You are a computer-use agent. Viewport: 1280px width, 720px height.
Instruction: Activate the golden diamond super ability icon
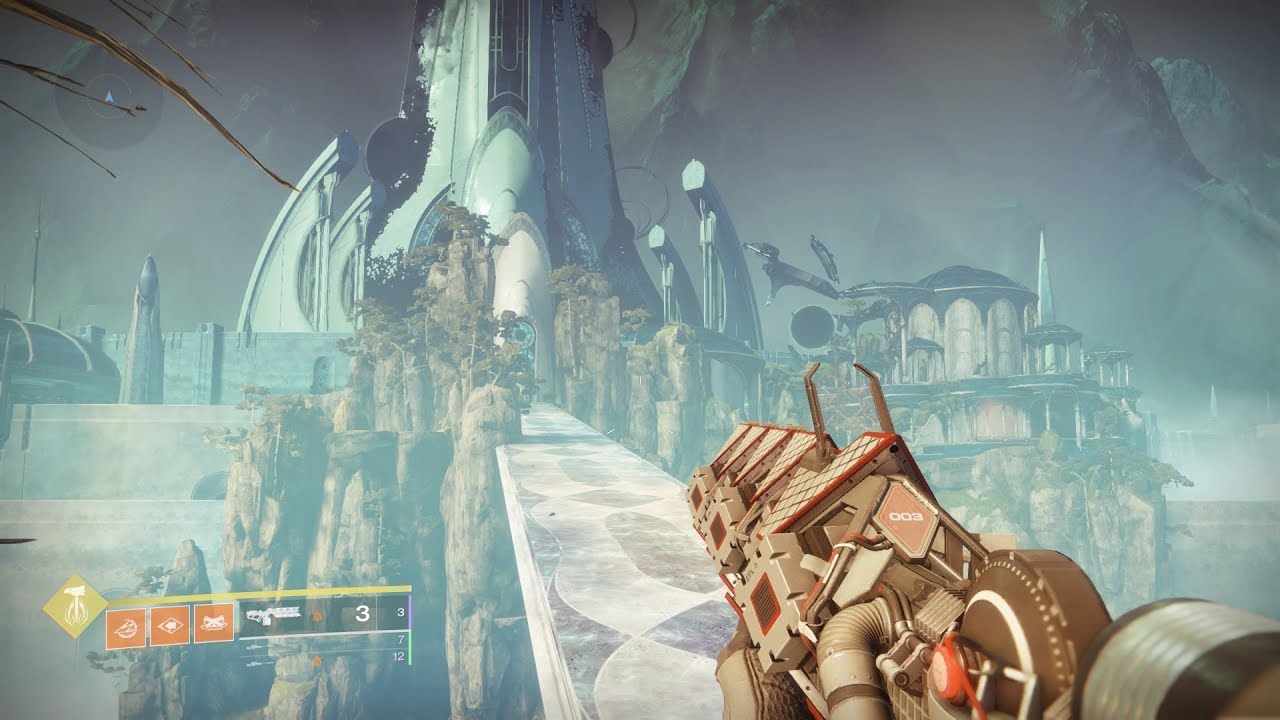(x=77, y=607)
